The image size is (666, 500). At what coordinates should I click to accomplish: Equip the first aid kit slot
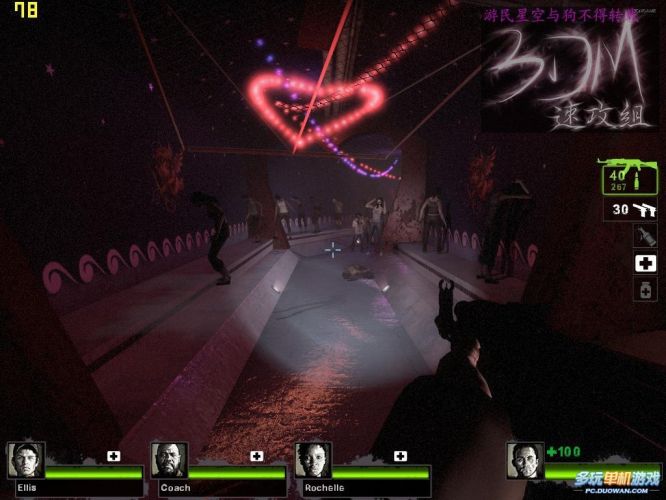pos(645,263)
